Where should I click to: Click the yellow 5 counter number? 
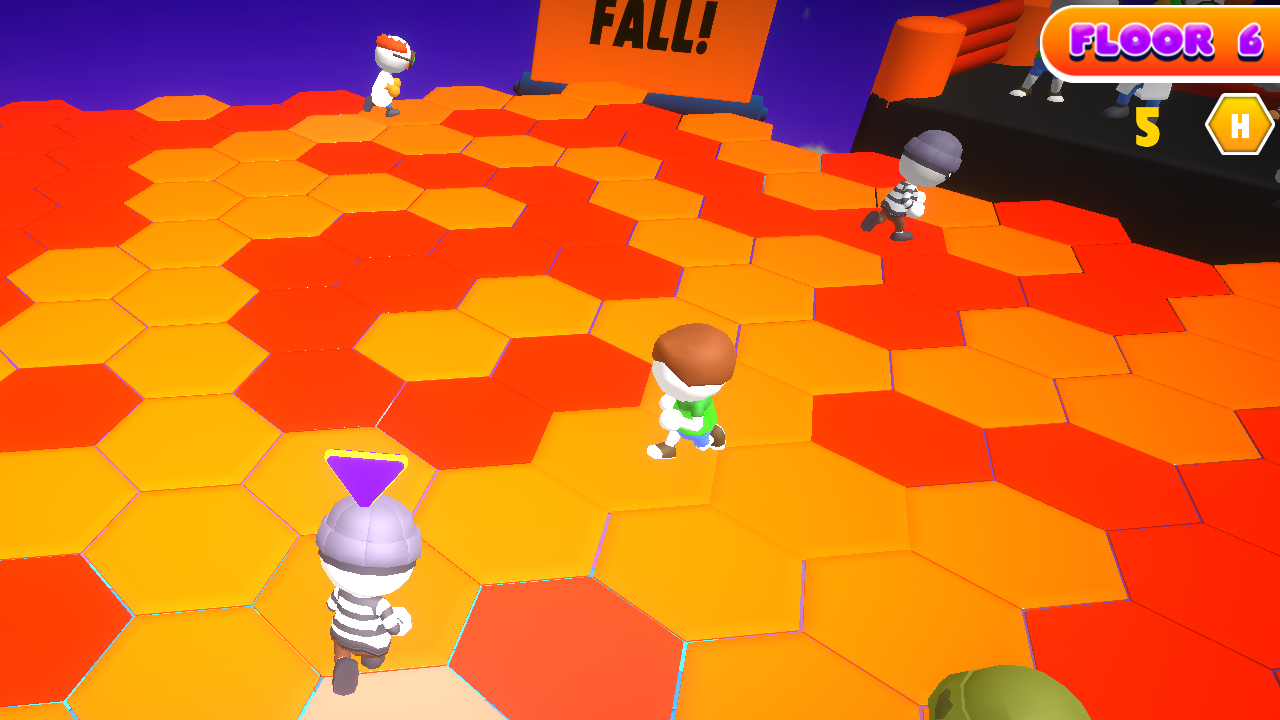click(x=1149, y=126)
